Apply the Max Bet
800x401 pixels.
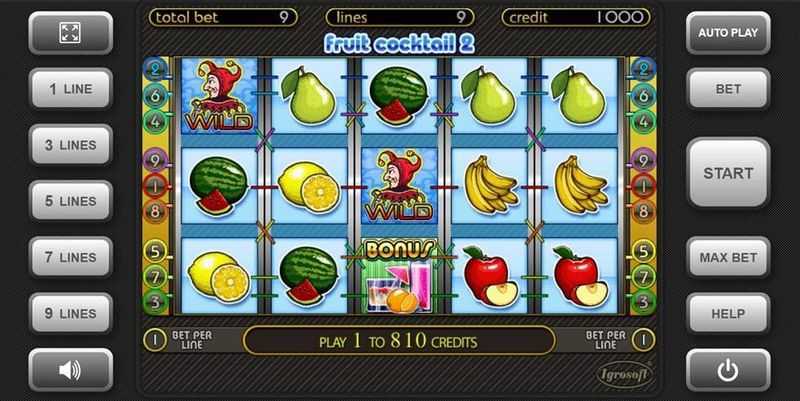click(x=728, y=257)
